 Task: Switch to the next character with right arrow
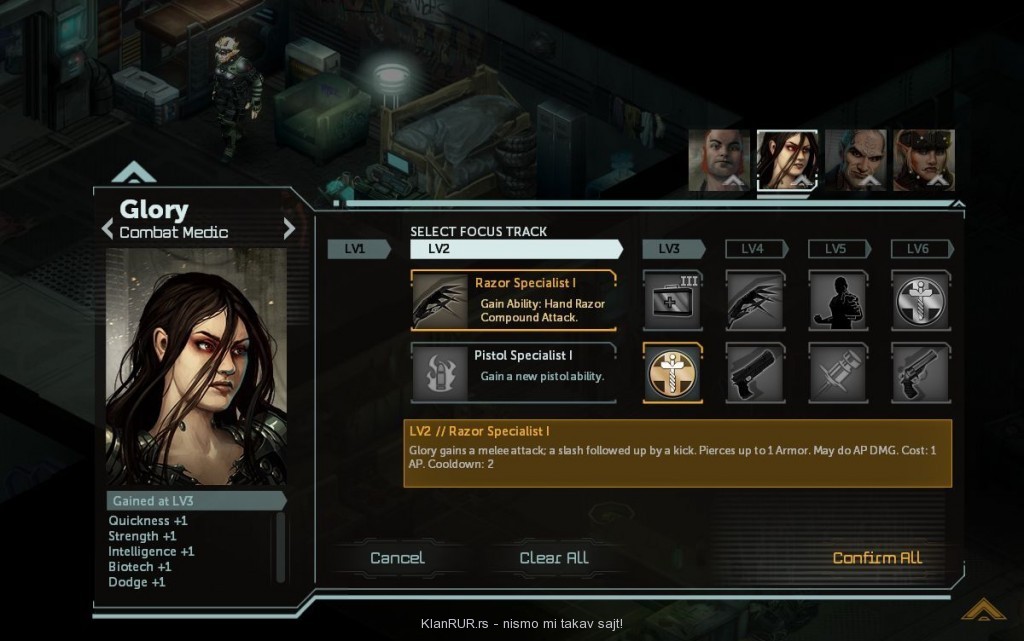click(x=289, y=230)
